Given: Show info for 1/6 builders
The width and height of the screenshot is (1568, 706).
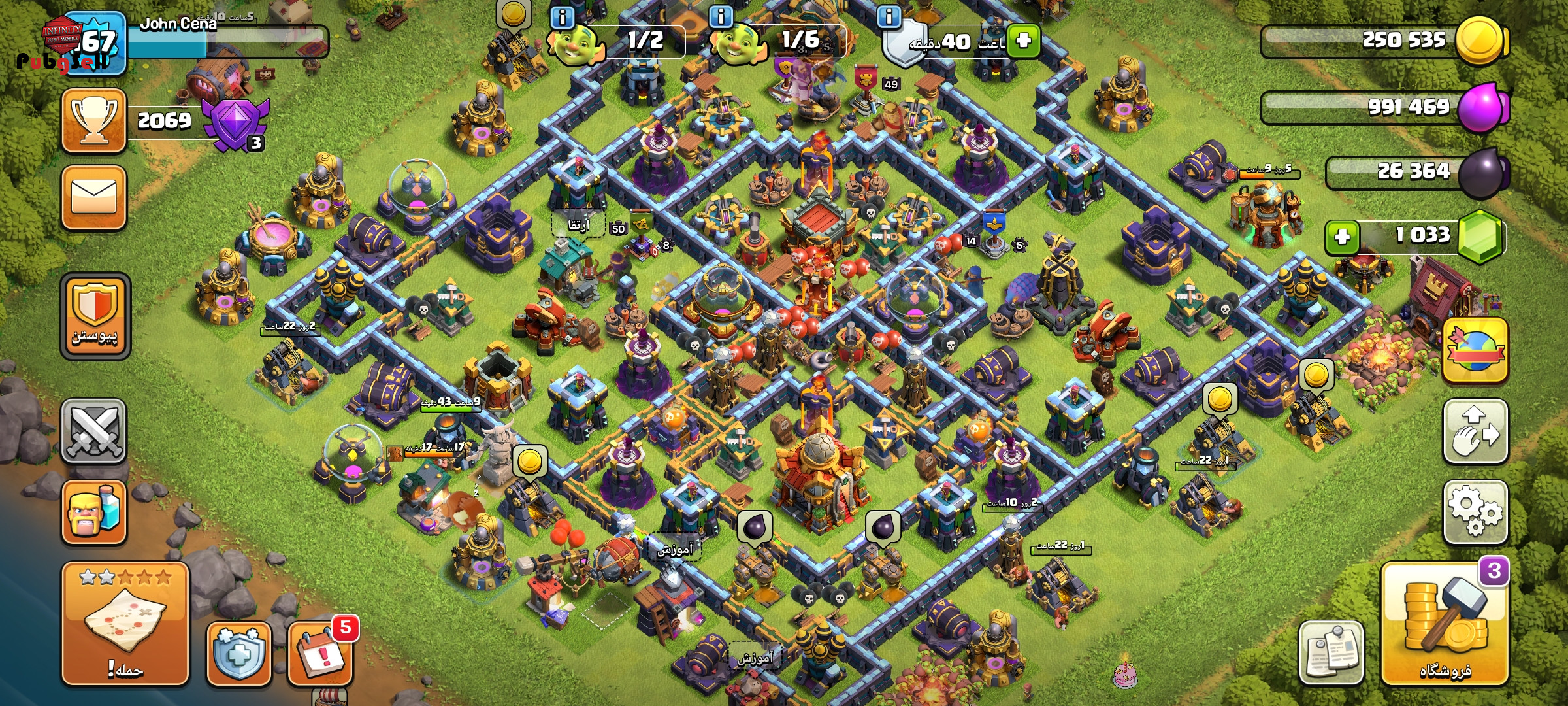Looking at the screenshot, I should pos(721,17).
